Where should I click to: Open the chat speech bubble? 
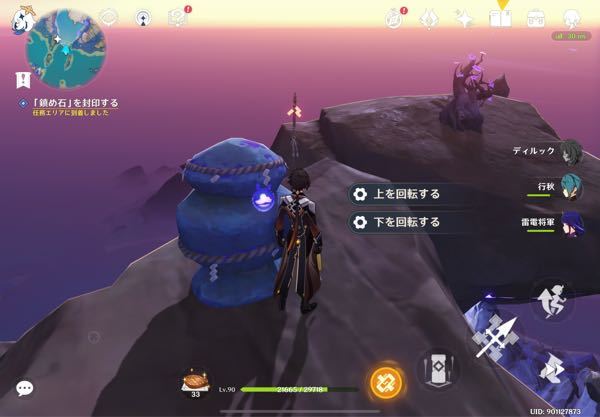click(24, 388)
